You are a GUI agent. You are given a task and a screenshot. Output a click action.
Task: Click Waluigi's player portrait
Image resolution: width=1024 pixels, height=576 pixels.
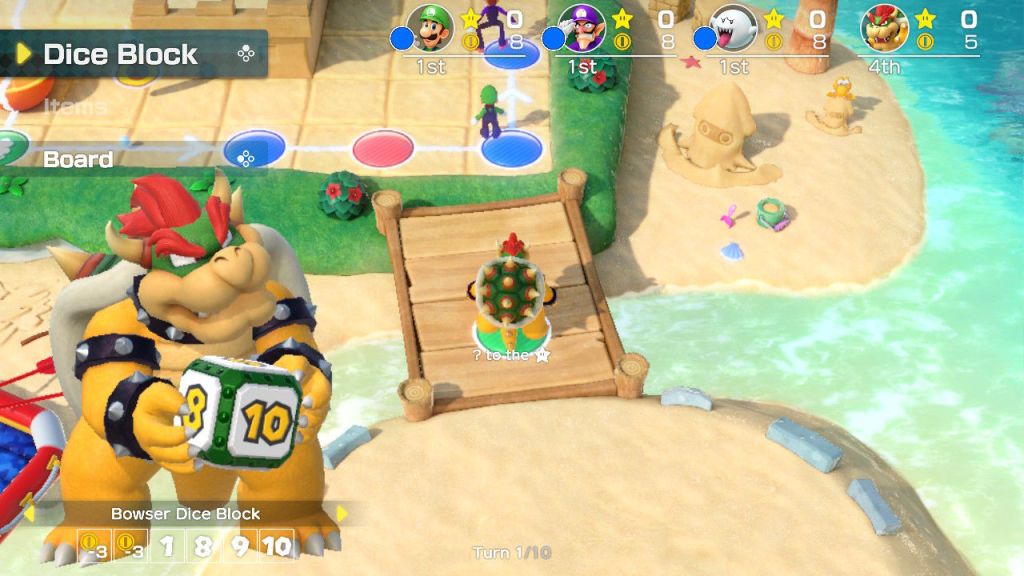581,28
